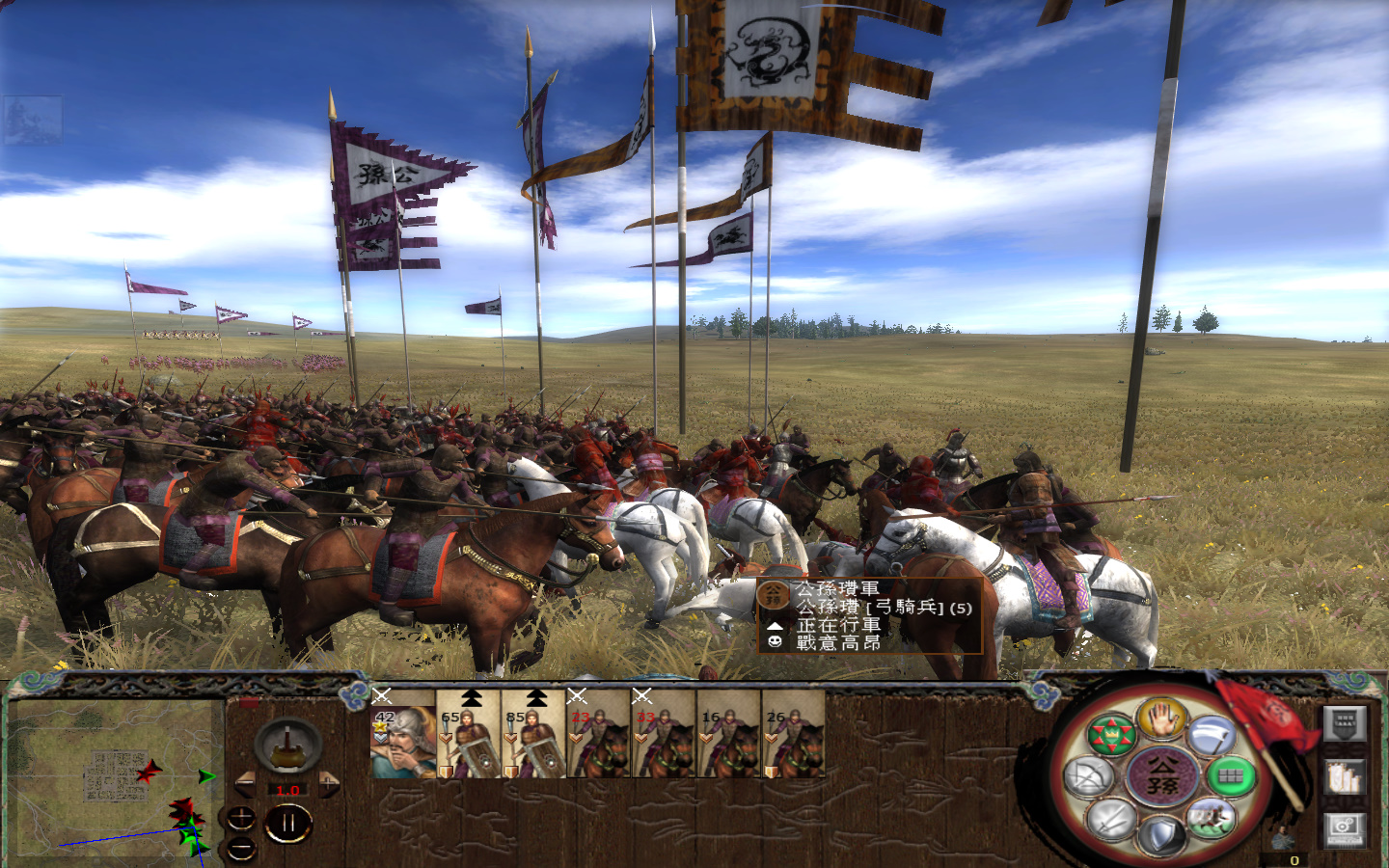
Task: Pause the battle
Action: [288, 821]
